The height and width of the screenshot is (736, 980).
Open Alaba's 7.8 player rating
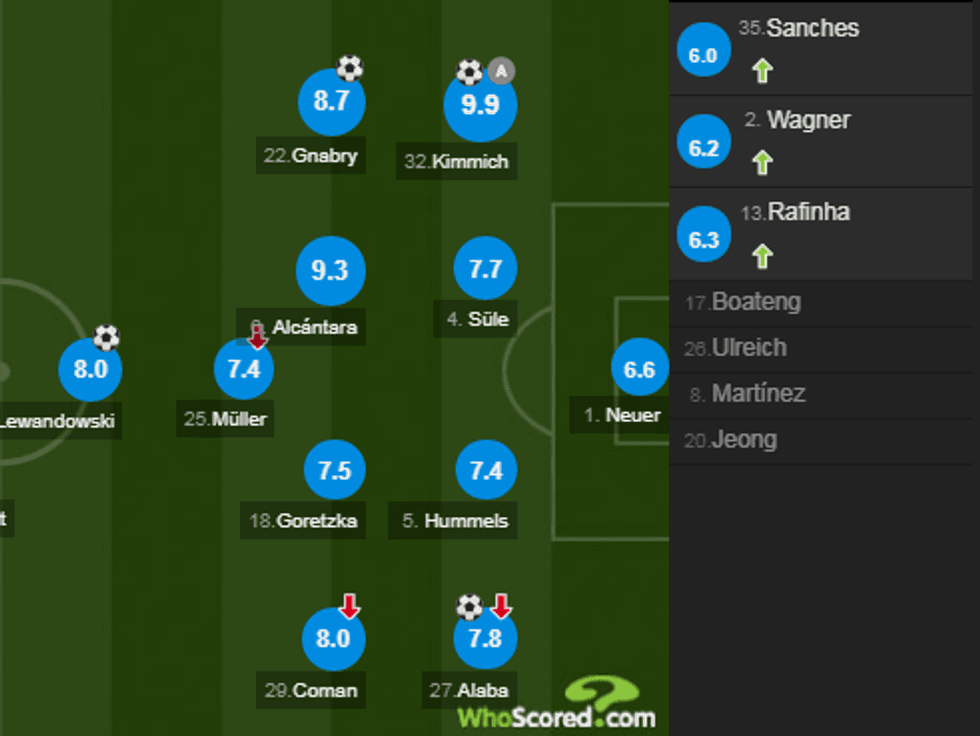[x=485, y=638]
